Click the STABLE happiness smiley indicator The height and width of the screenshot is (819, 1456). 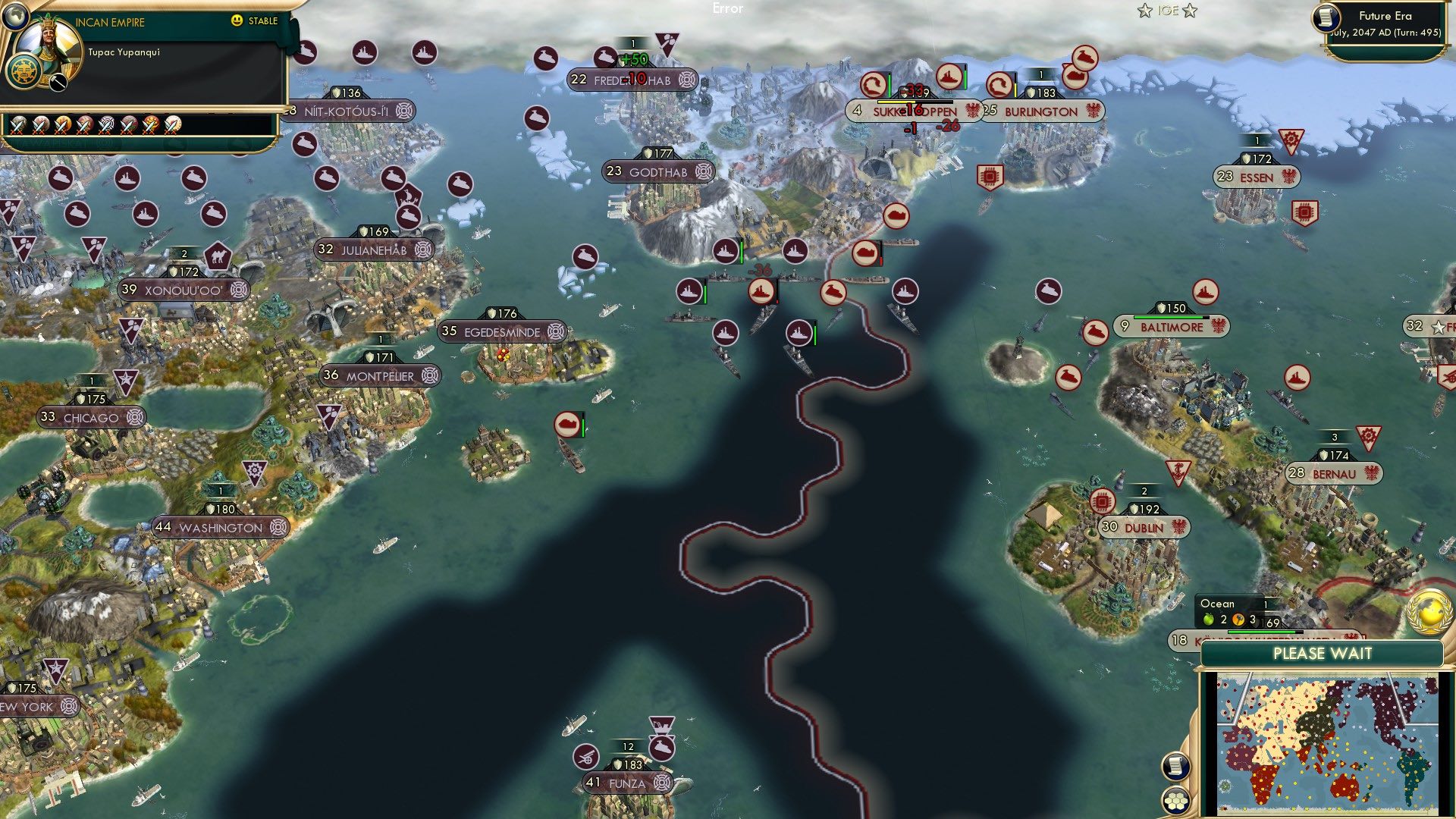237,21
